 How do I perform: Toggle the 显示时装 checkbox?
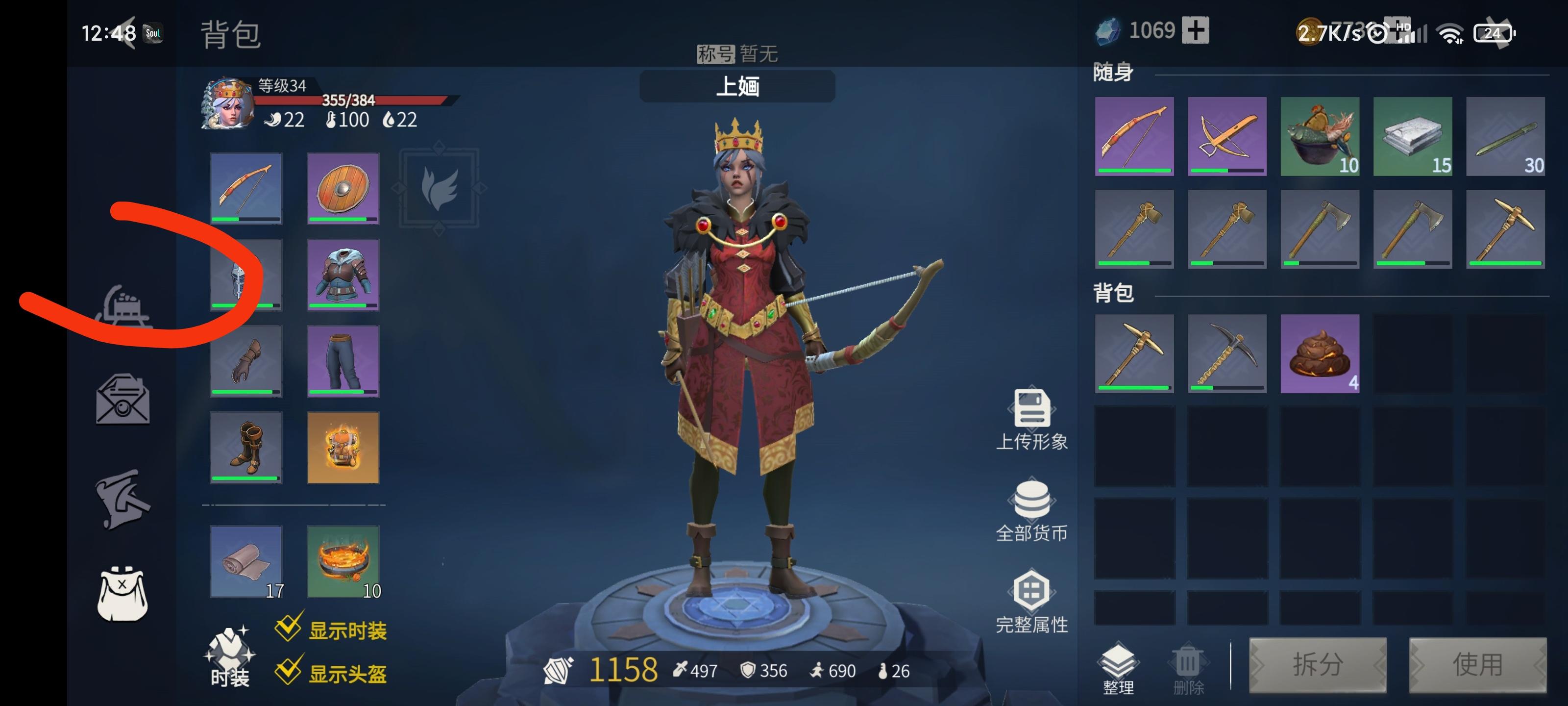point(288,628)
